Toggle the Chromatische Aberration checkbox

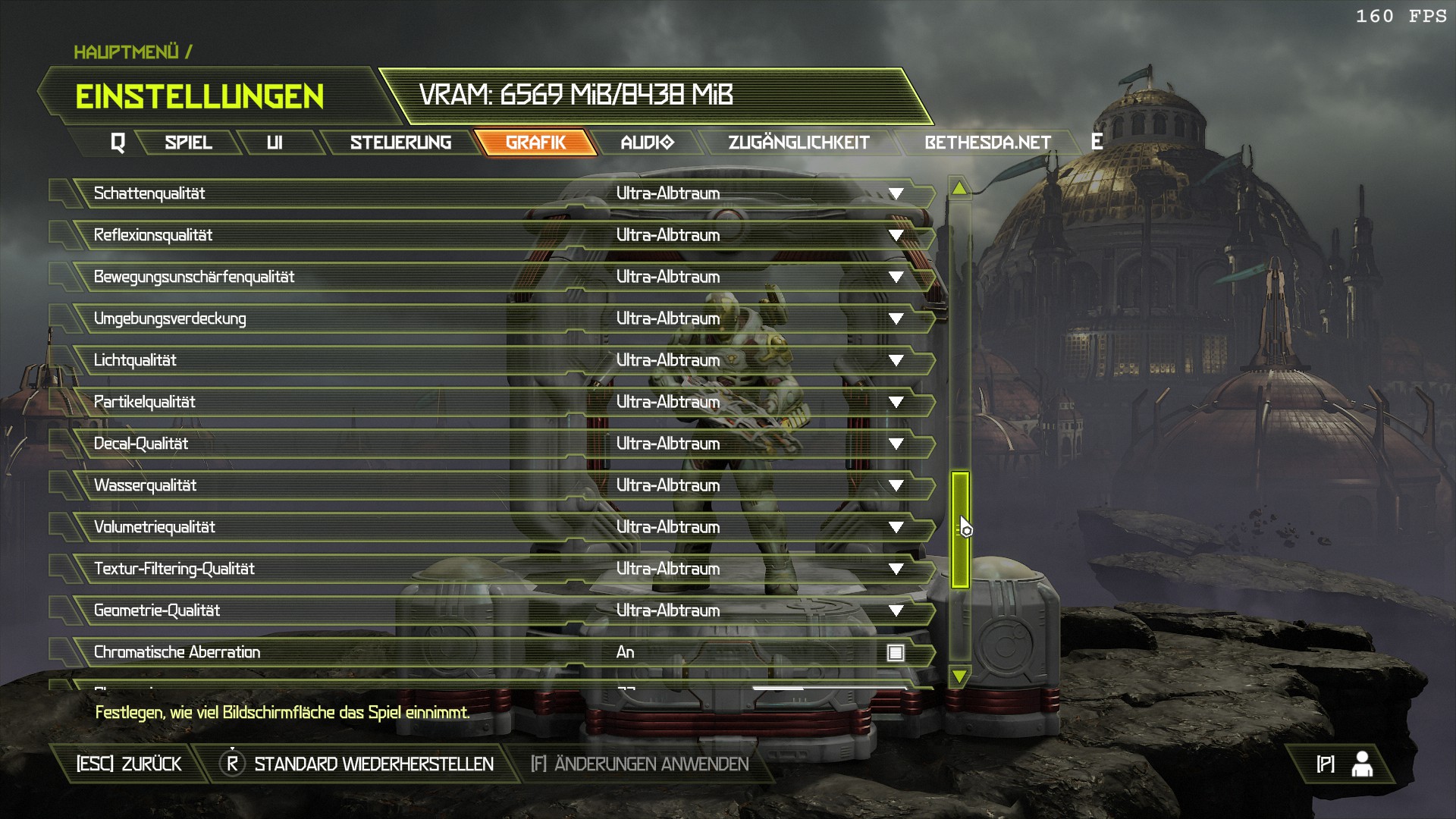click(x=896, y=653)
